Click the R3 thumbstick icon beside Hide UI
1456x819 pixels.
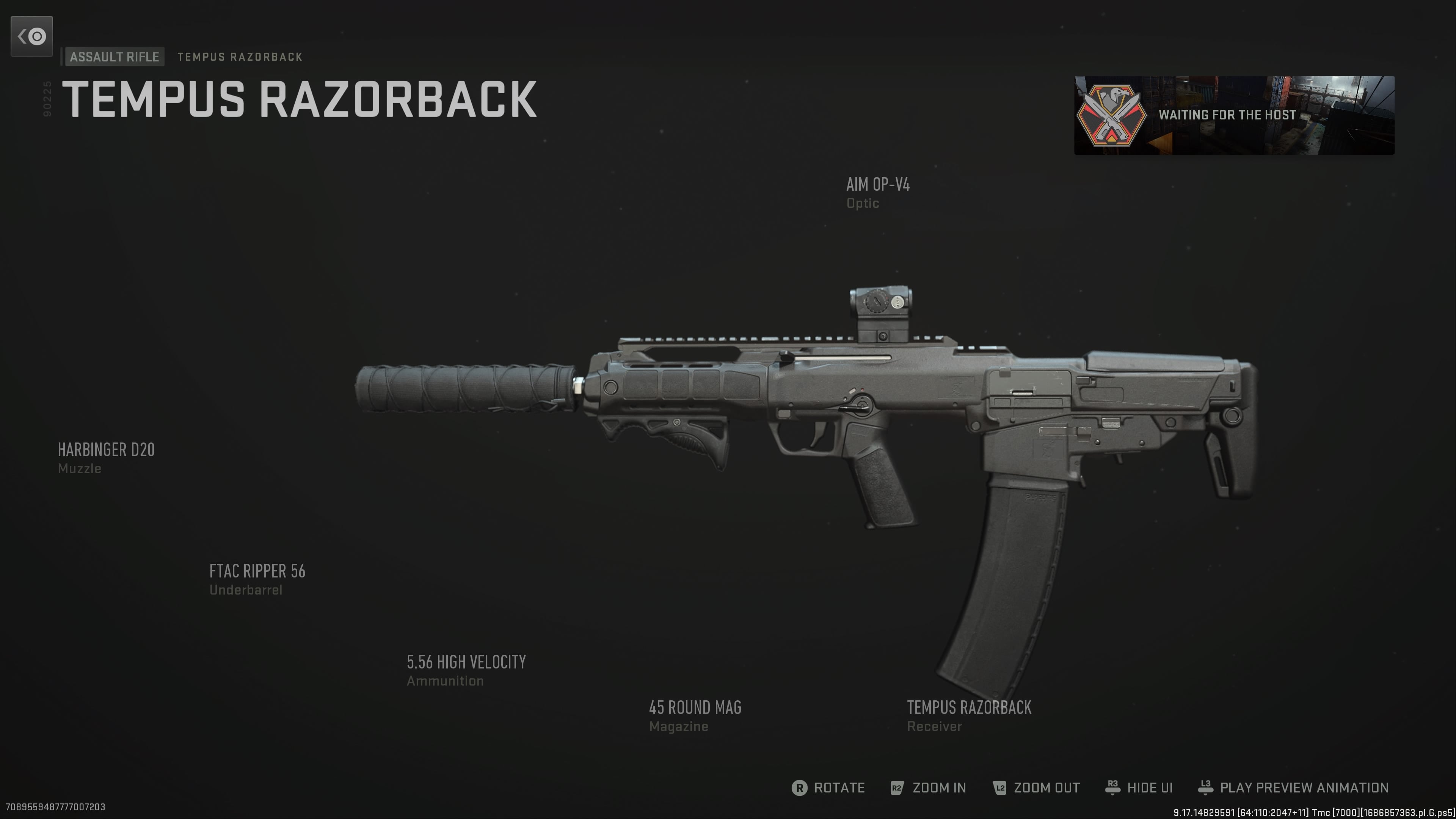pyautogui.click(x=1113, y=788)
